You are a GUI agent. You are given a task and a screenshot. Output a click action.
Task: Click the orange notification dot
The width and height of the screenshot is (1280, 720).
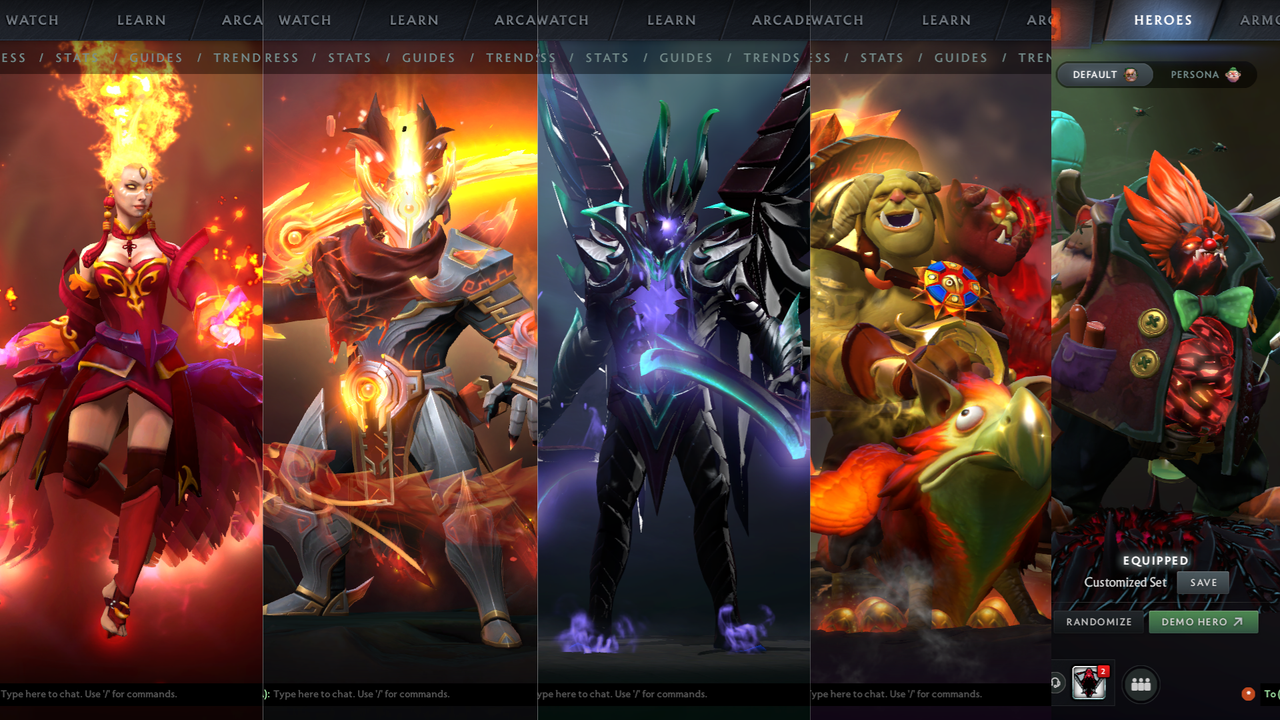[x=1248, y=694]
